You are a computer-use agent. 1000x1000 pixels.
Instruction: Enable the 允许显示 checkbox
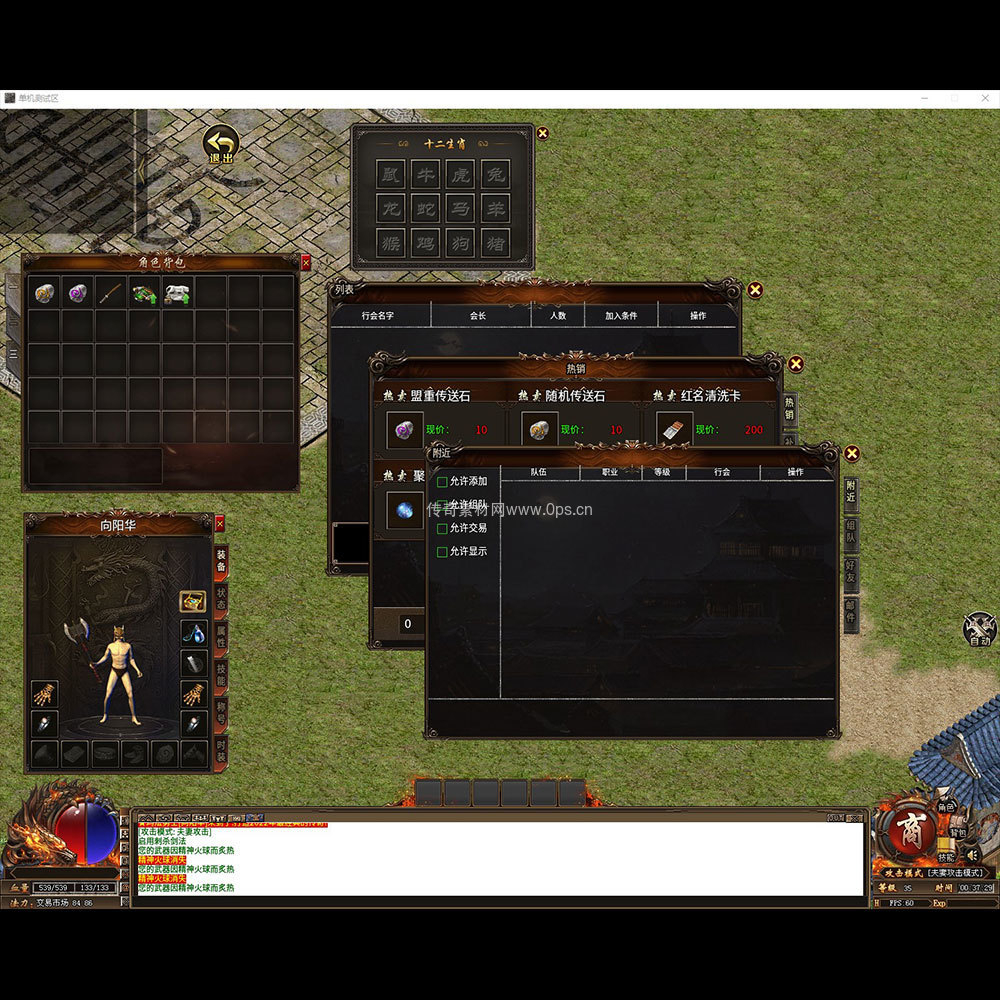click(443, 552)
